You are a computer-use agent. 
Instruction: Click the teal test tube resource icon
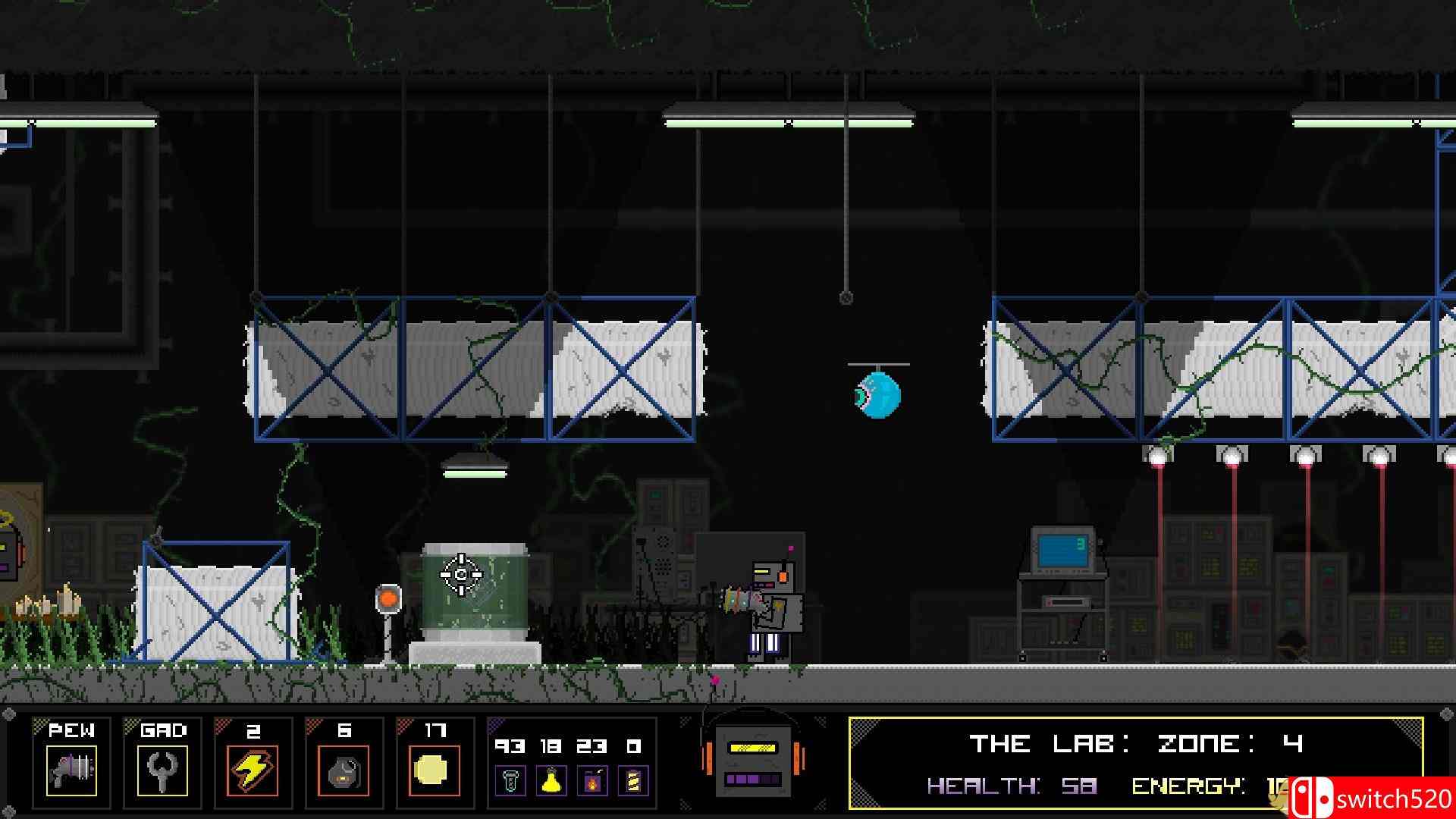pos(510,780)
